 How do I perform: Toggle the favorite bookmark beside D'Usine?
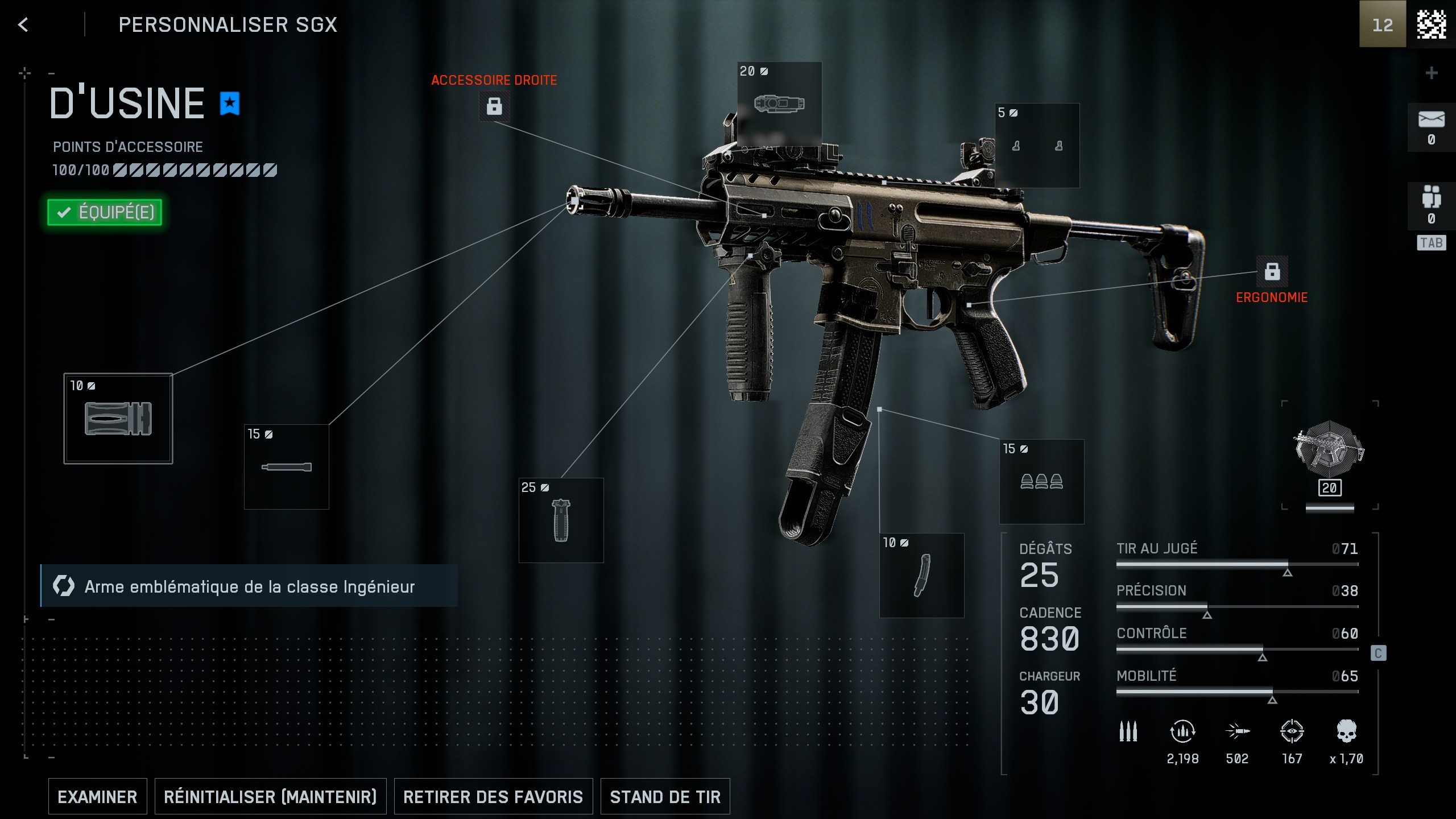click(229, 102)
